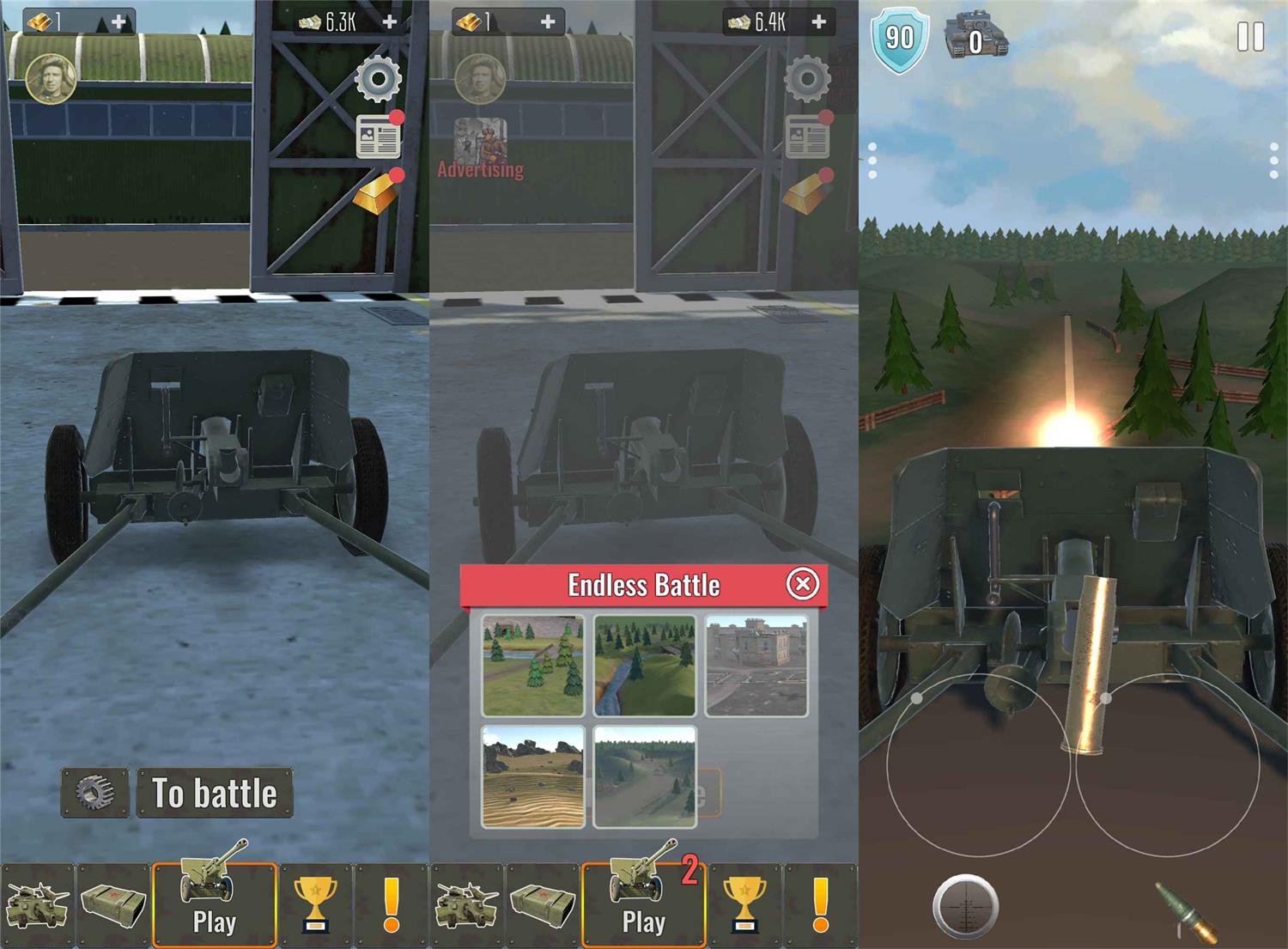Open the Play tab with red 2 badge
Image resolution: width=1288 pixels, height=949 pixels.
644,903
